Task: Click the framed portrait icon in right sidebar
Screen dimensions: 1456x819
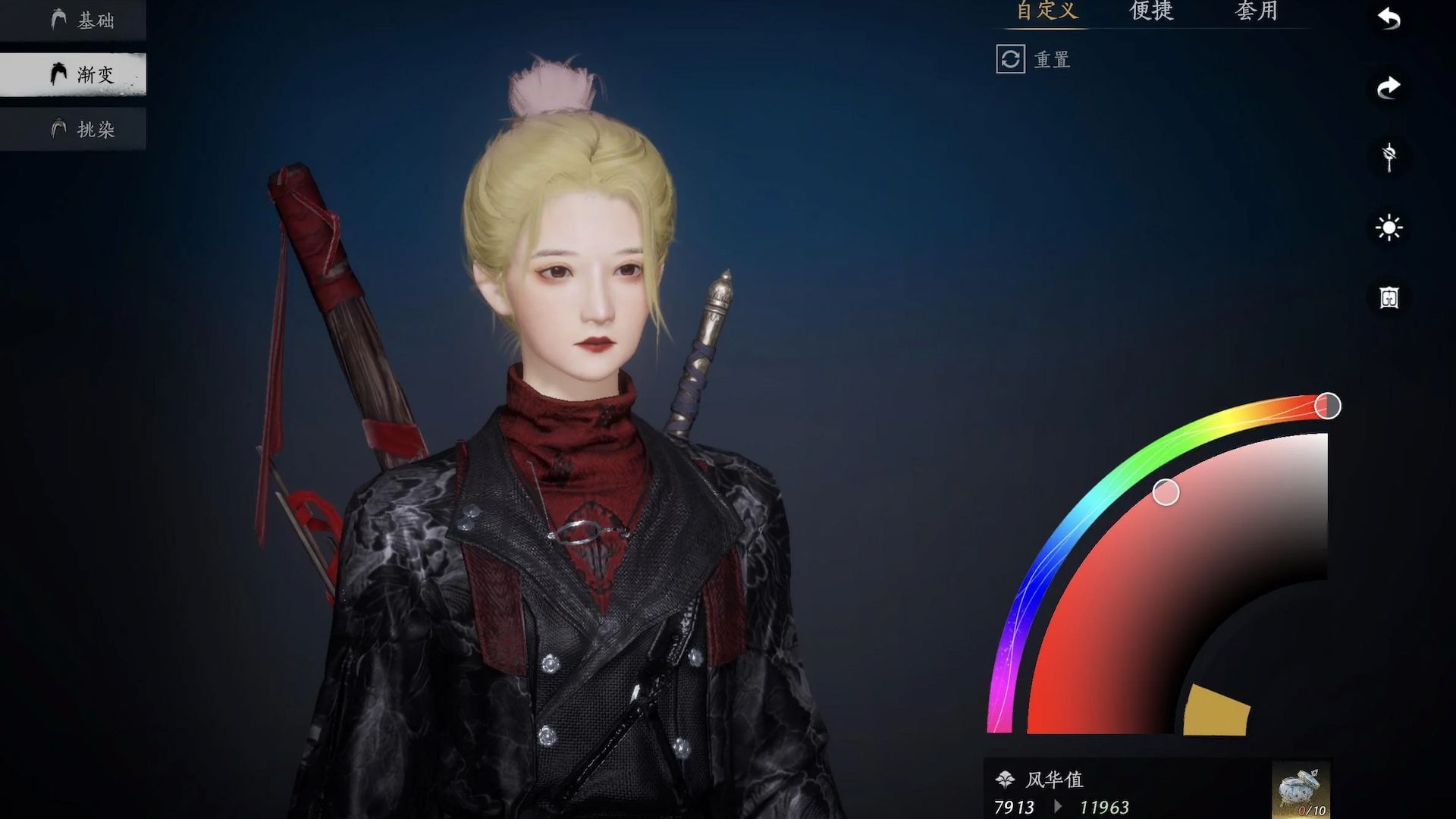Action: [x=1388, y=297]
